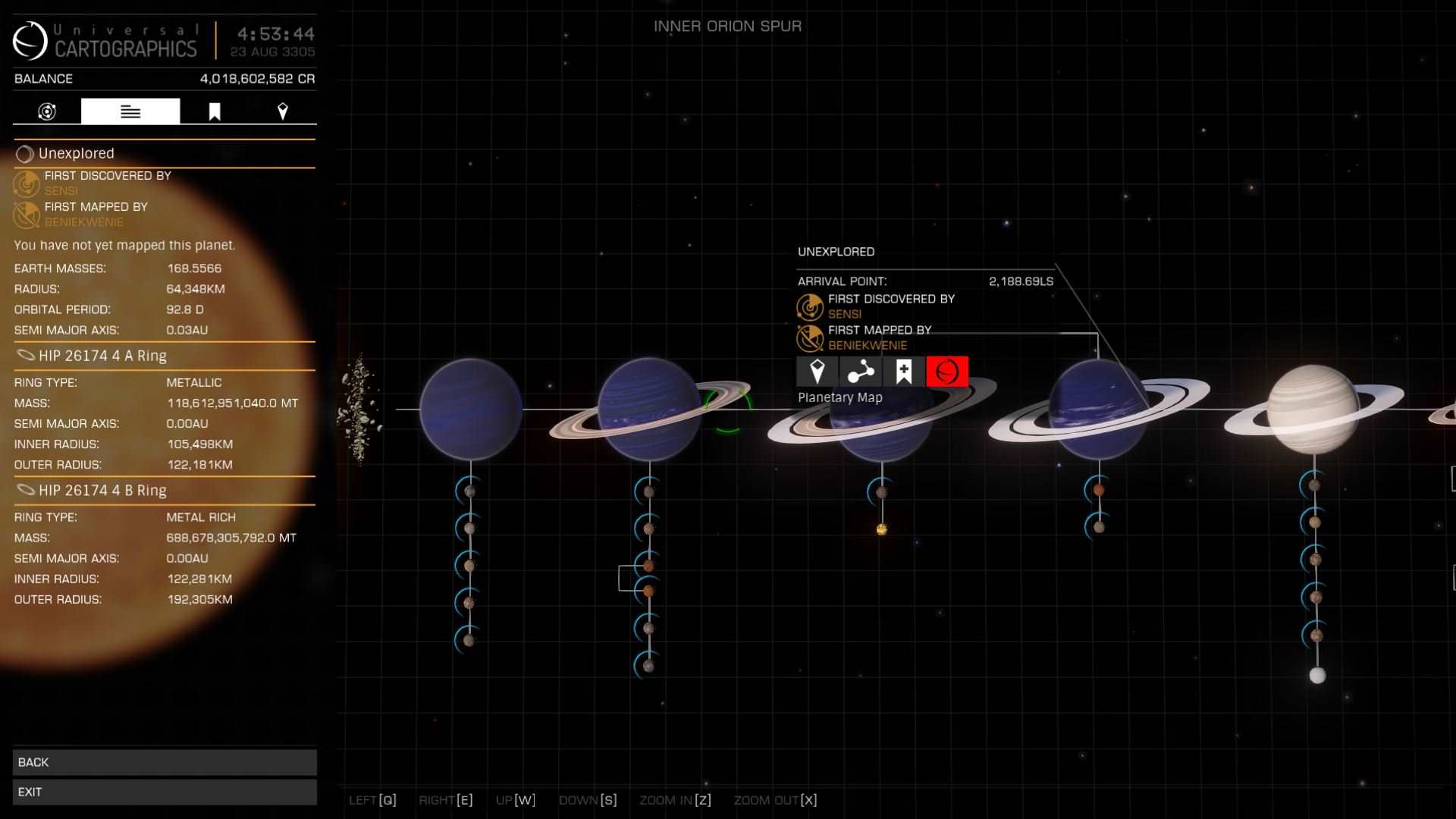Switch to the orbit system overview tab
The width and height of the screenshot is (1456, 819).
pos(47,111)
